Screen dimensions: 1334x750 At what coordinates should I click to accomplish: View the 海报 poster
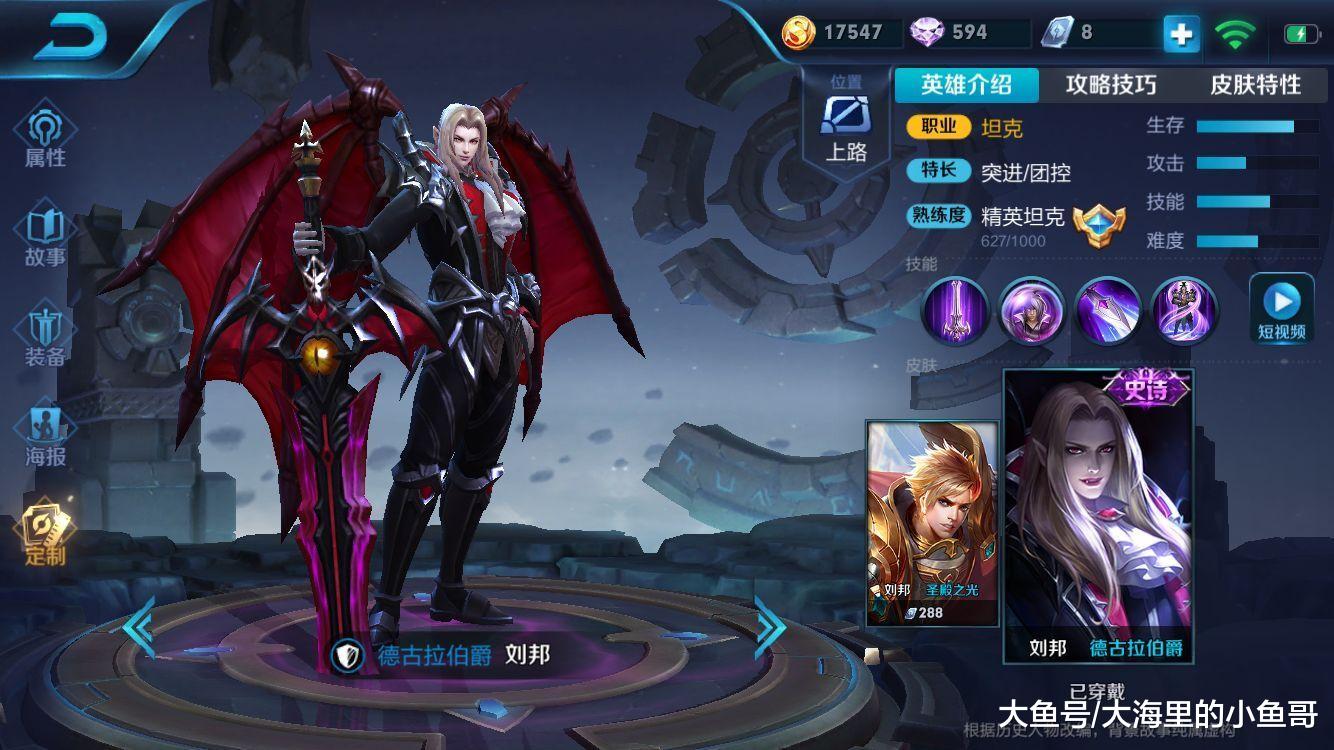pos(45,438)
